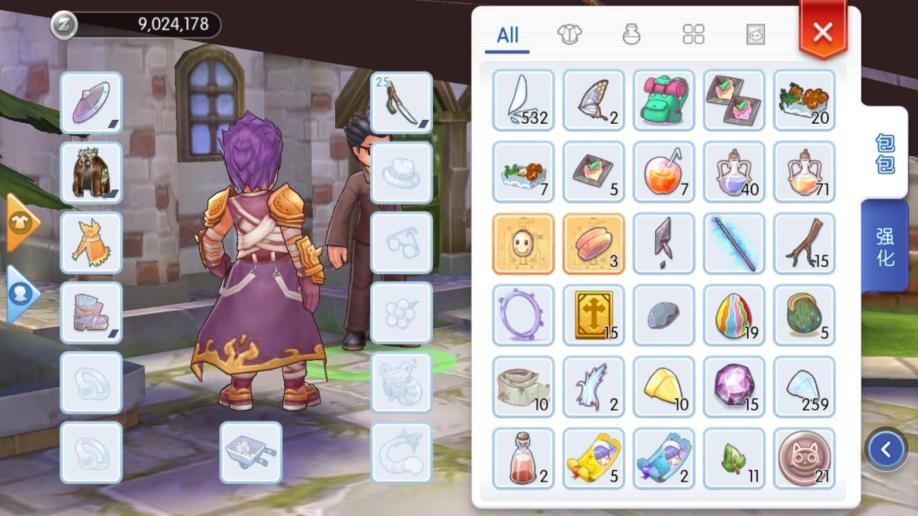Select the 包包 bag side tab
The width and height of the screenshot is (918, 516).
[x=885, y=153]
